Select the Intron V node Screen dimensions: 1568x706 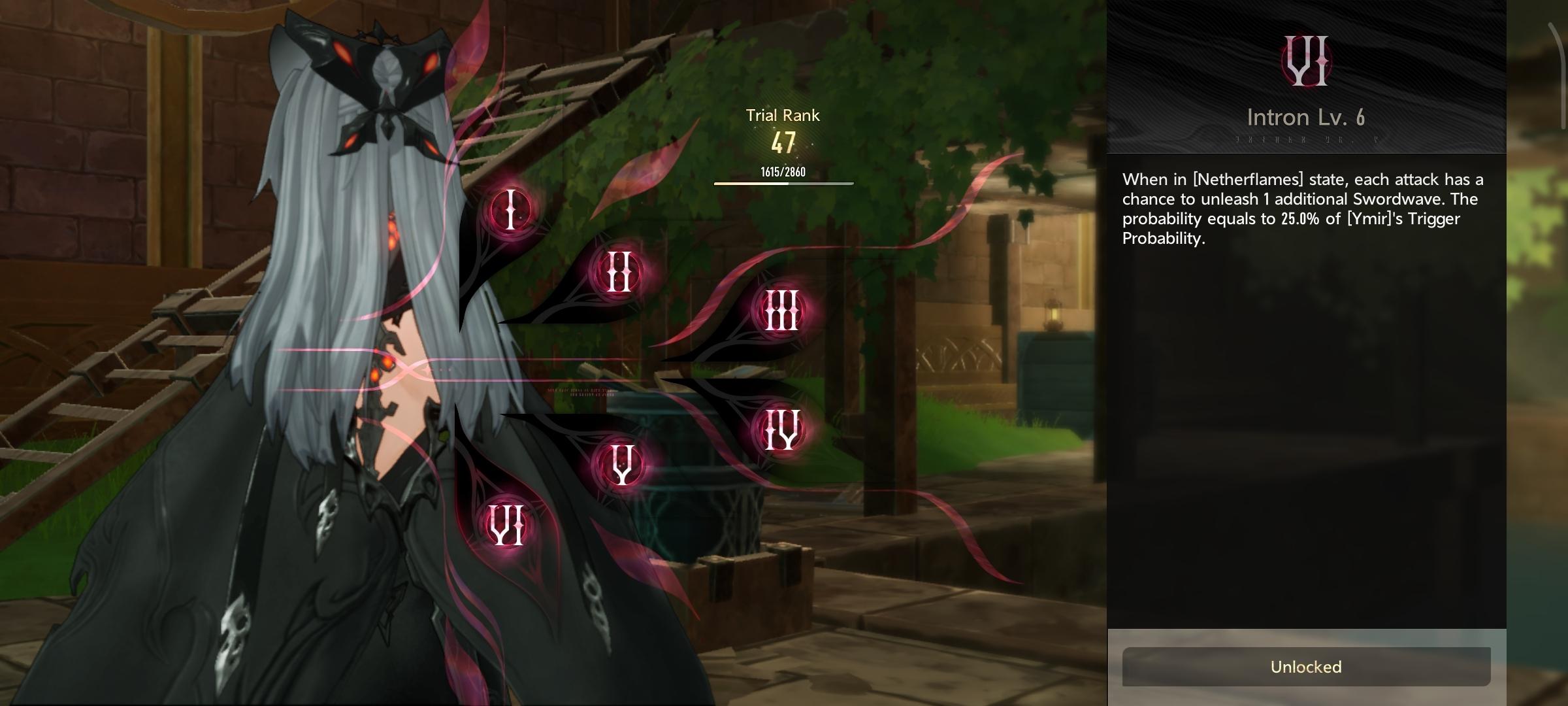621,464
